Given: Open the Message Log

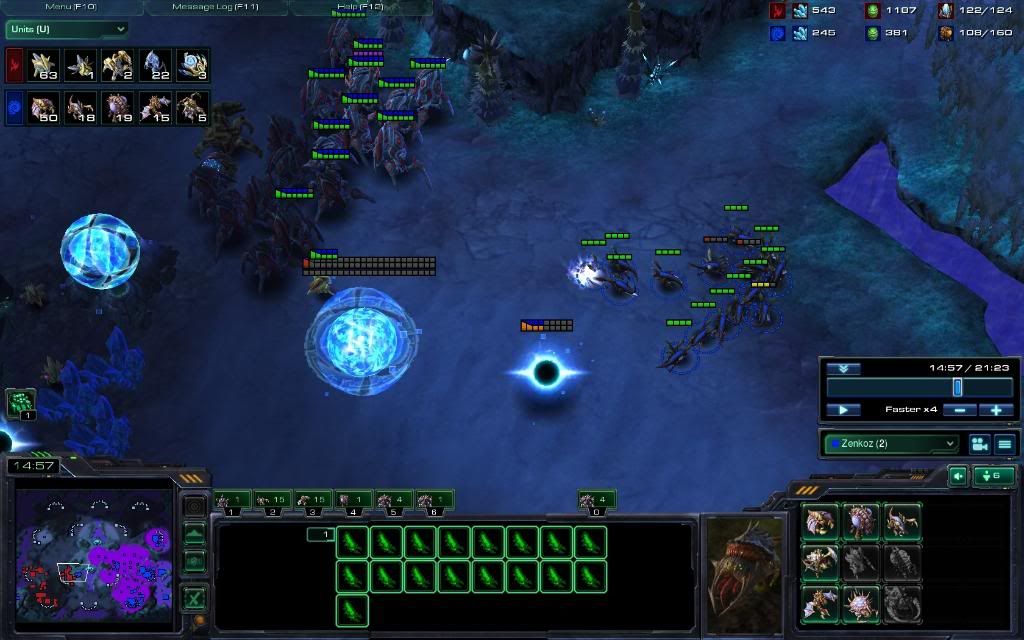Looking at the screenshot, I should (x=217, y=7).
